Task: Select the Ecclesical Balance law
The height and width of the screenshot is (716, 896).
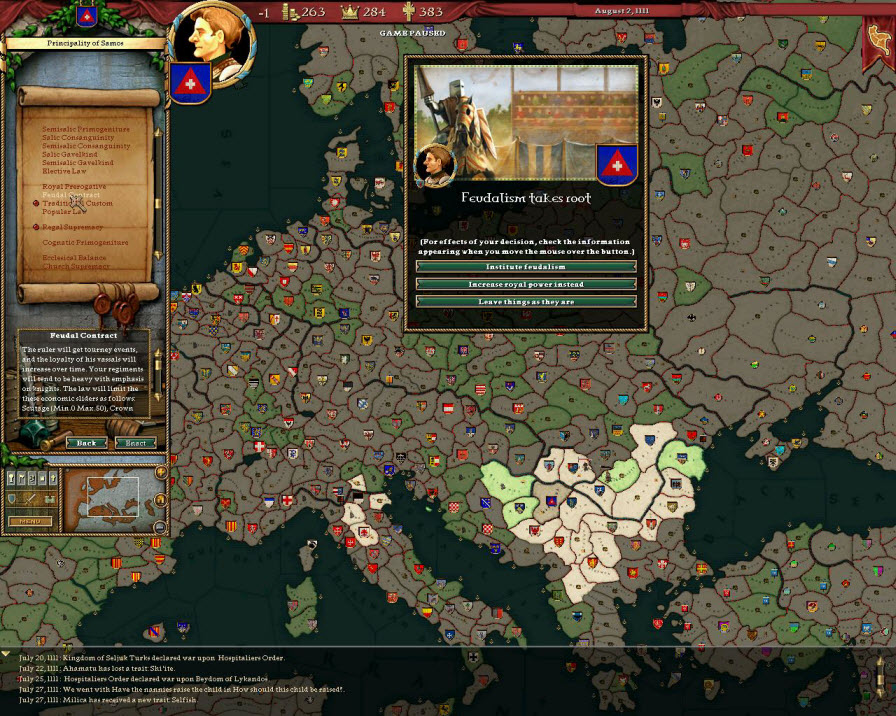Action: click(75, 259)
